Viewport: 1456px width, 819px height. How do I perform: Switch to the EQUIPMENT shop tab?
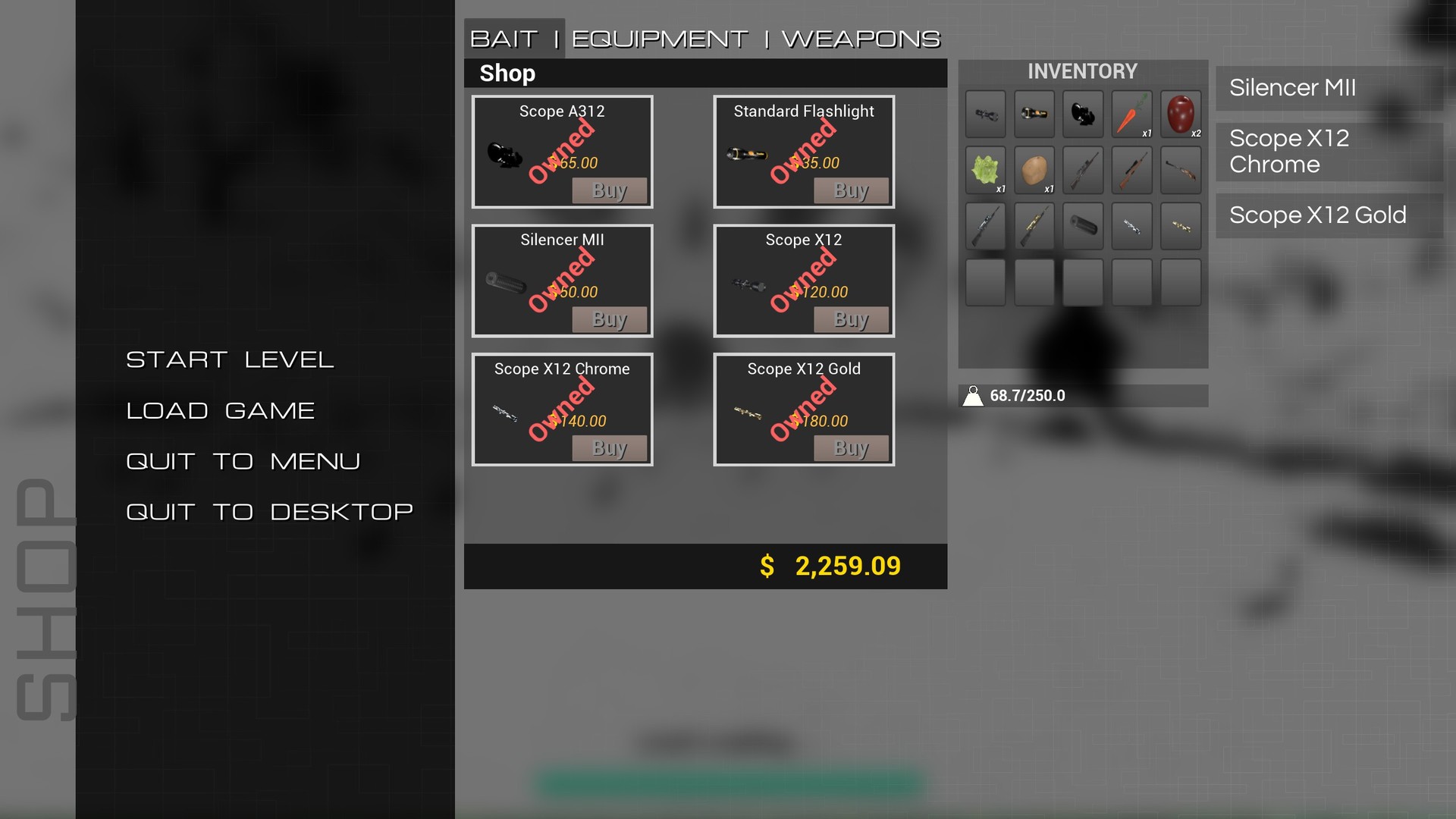657,38
